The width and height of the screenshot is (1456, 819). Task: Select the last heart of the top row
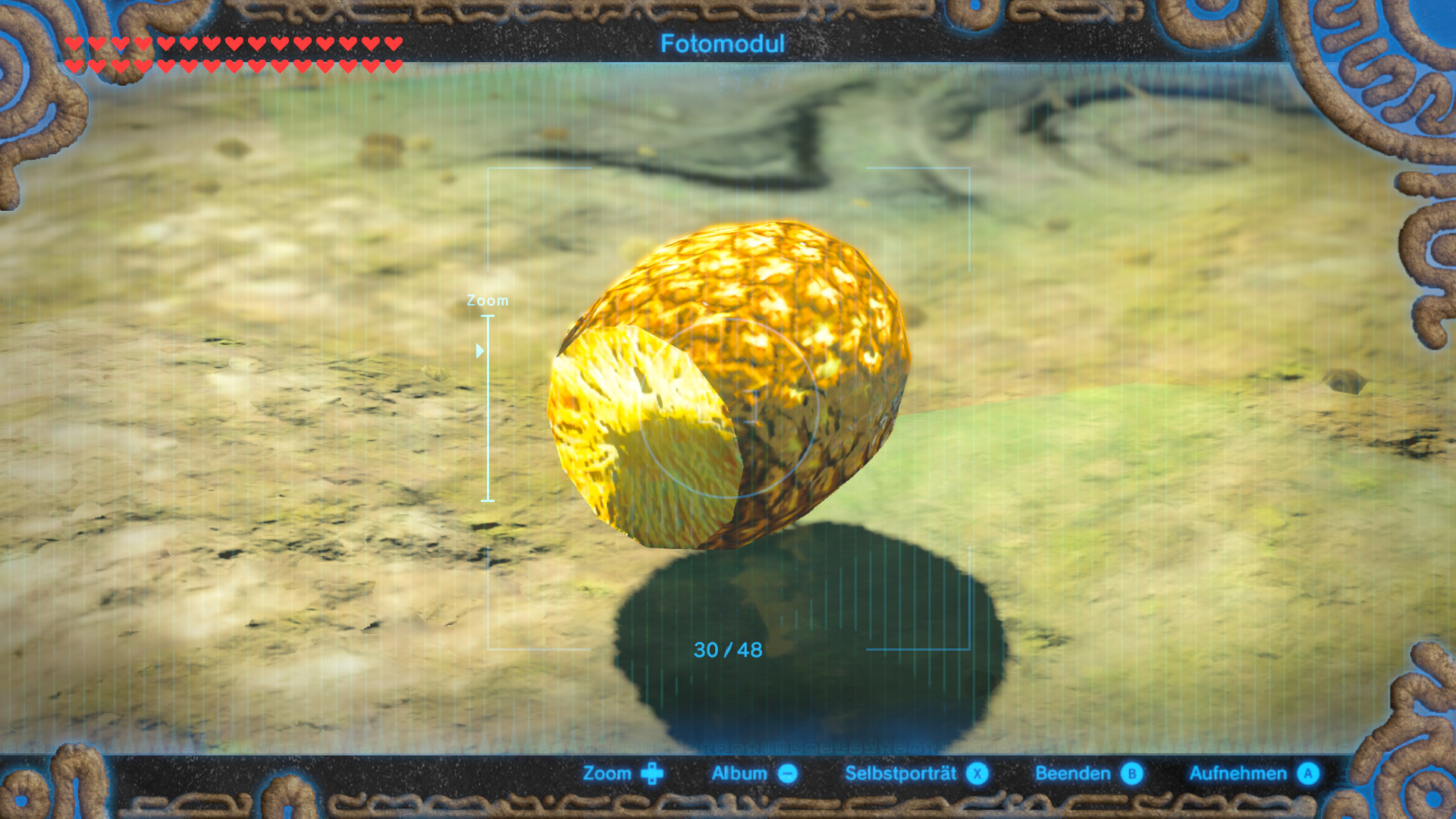pos(394,43)
